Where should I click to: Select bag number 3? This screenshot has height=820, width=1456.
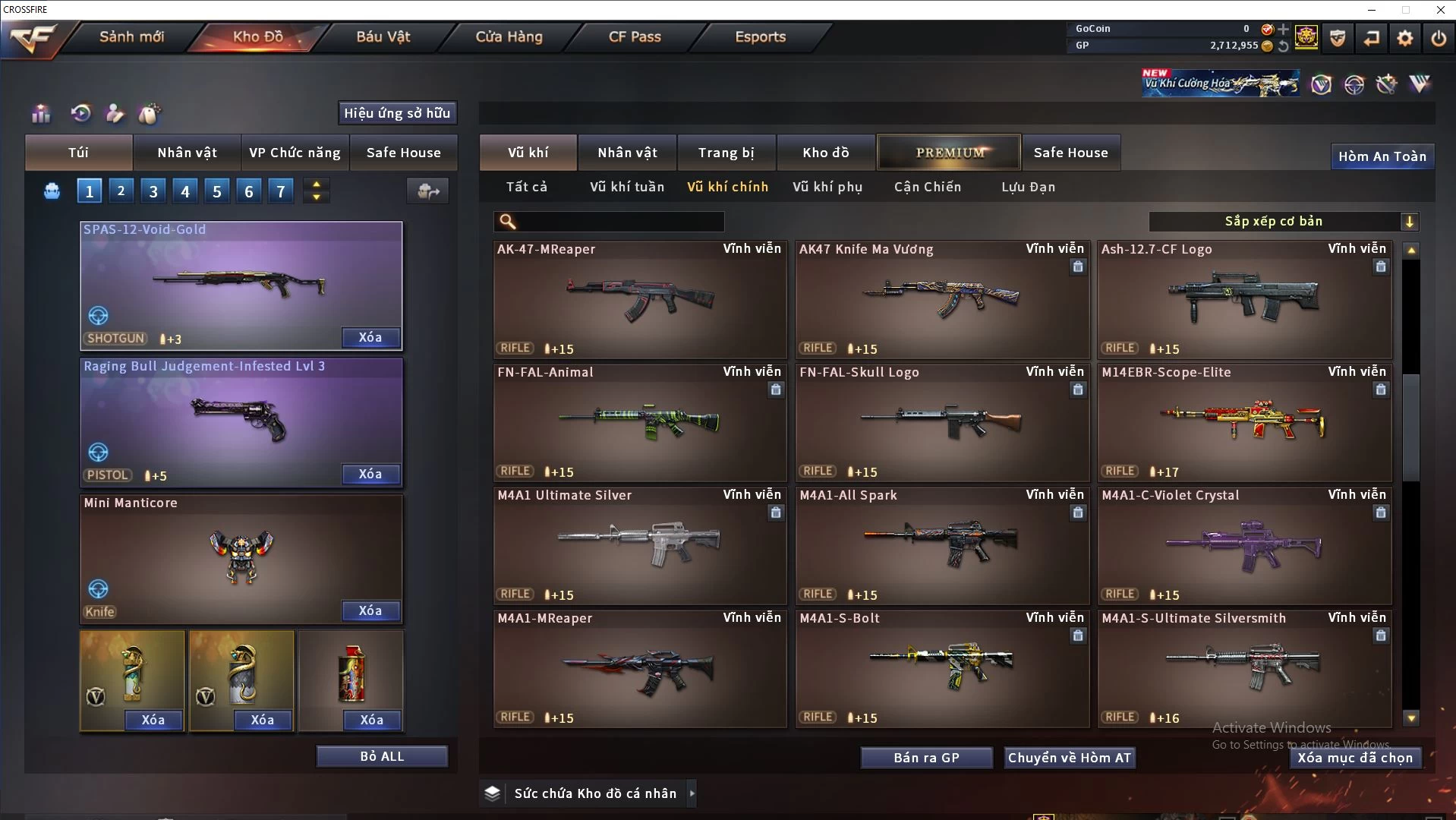(153, 191)
